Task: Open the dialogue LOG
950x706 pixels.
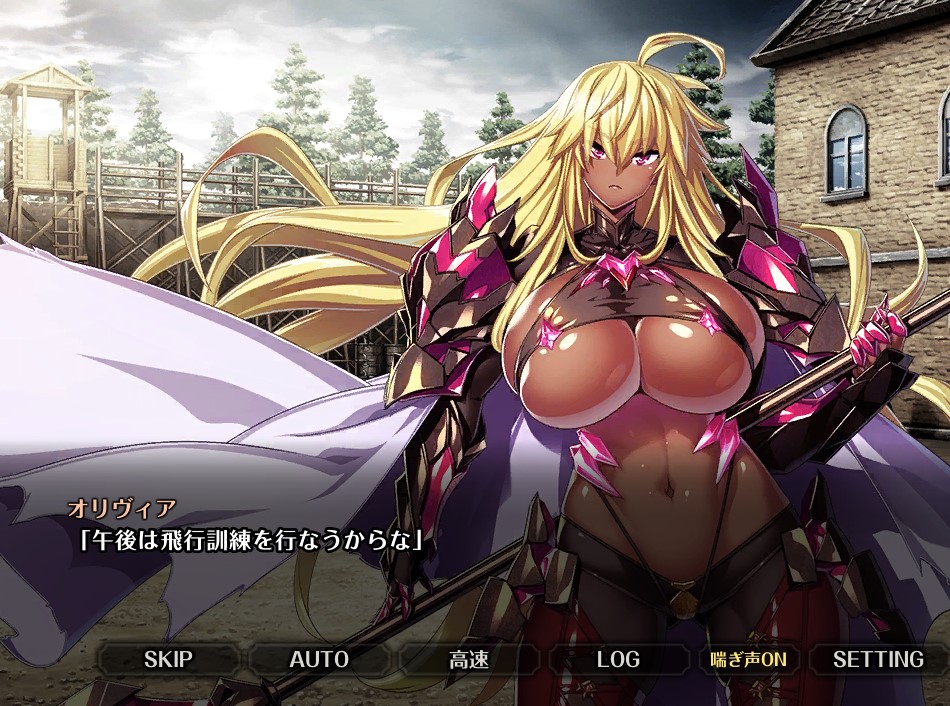Action: click(618, 659)
